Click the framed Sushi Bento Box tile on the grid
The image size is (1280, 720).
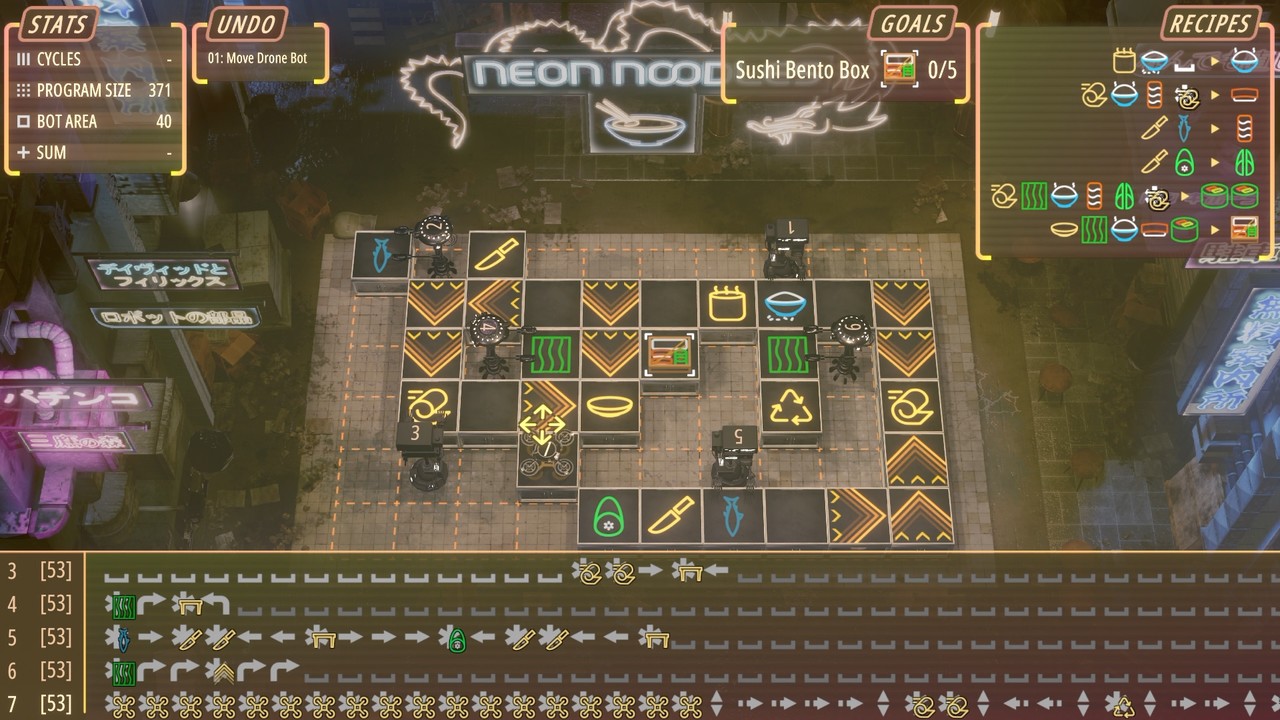point(668,352)
